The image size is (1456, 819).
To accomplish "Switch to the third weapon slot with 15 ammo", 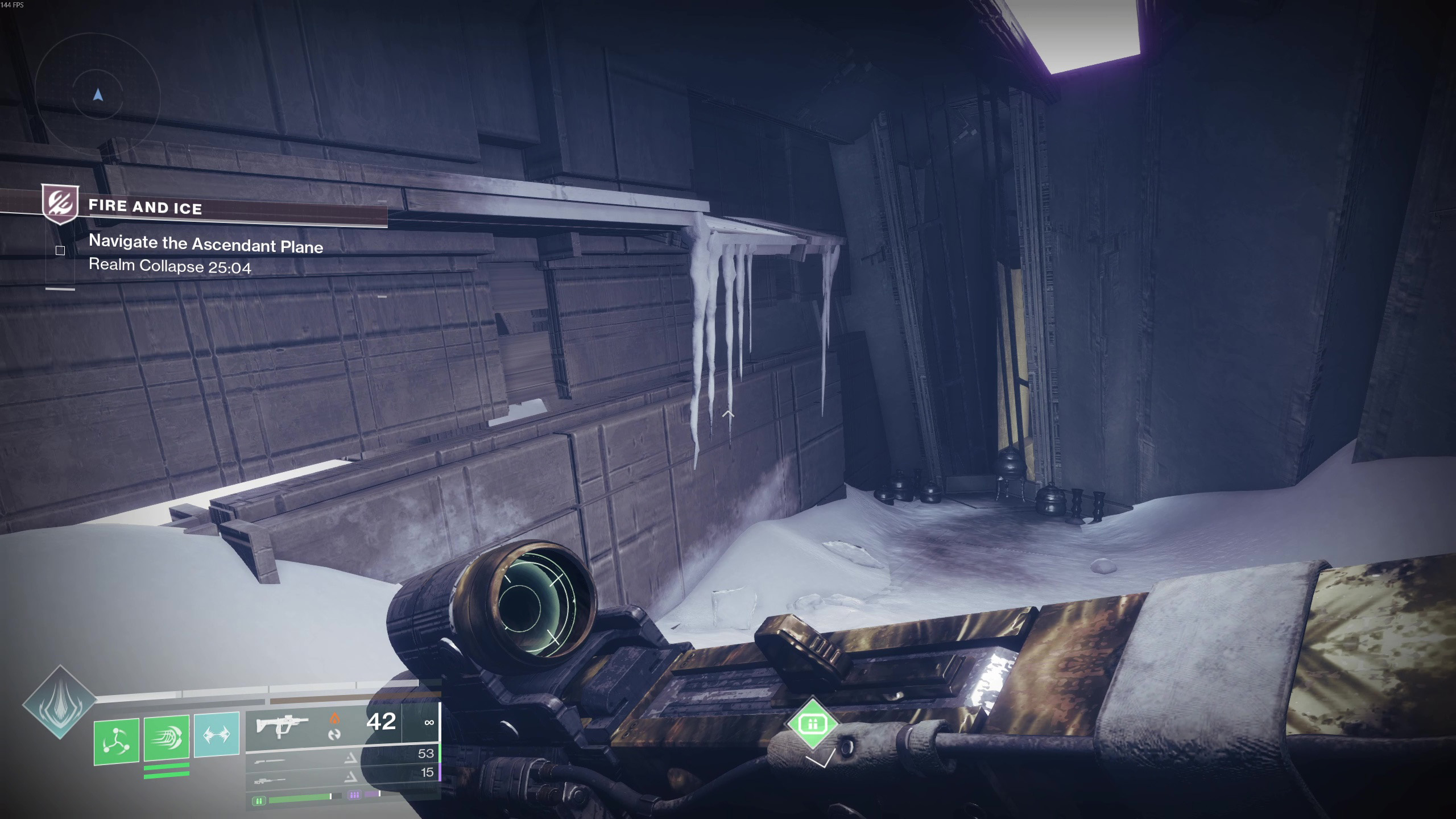I will (x=341, y=775).
